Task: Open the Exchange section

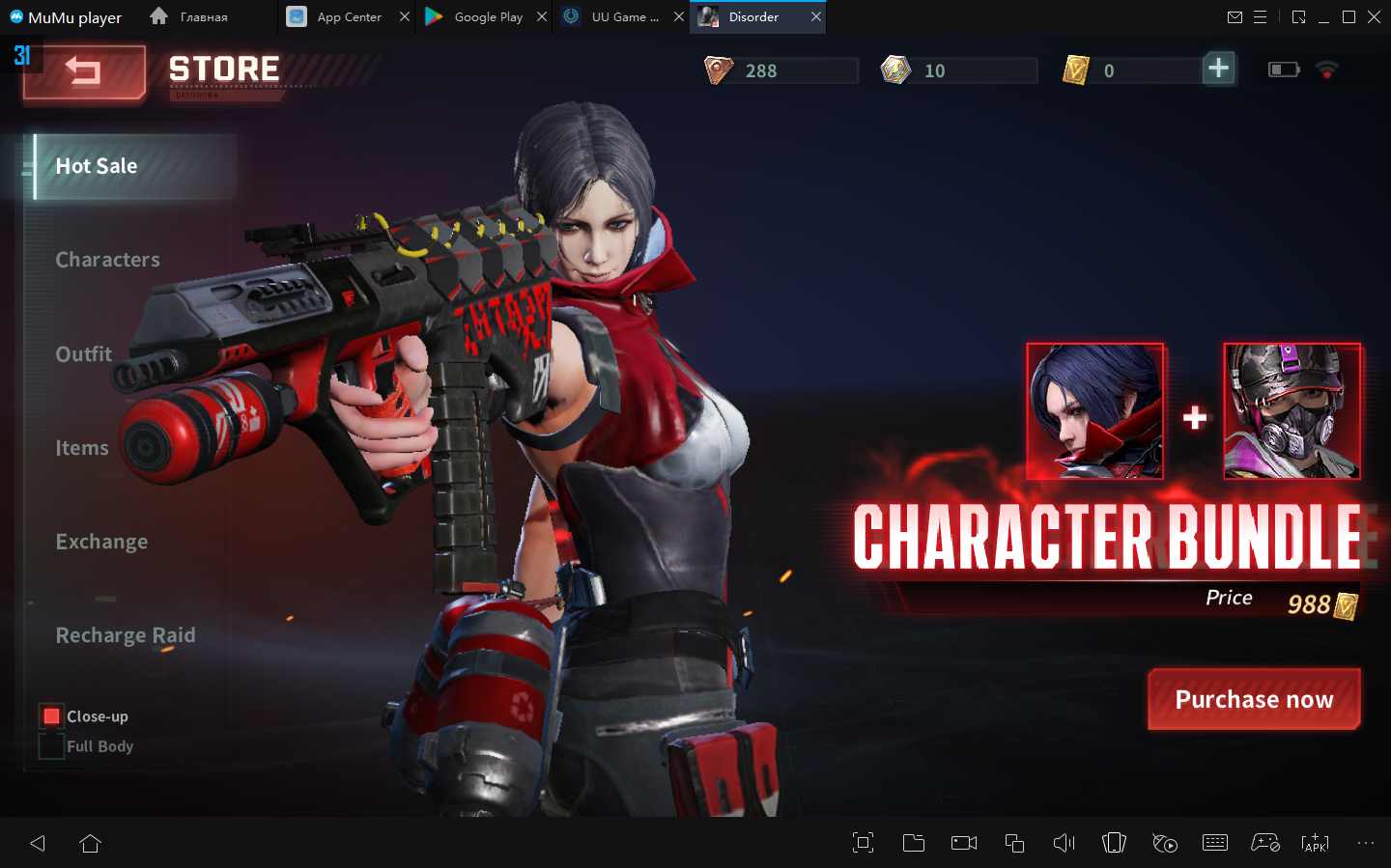Action: coord(102,542)
